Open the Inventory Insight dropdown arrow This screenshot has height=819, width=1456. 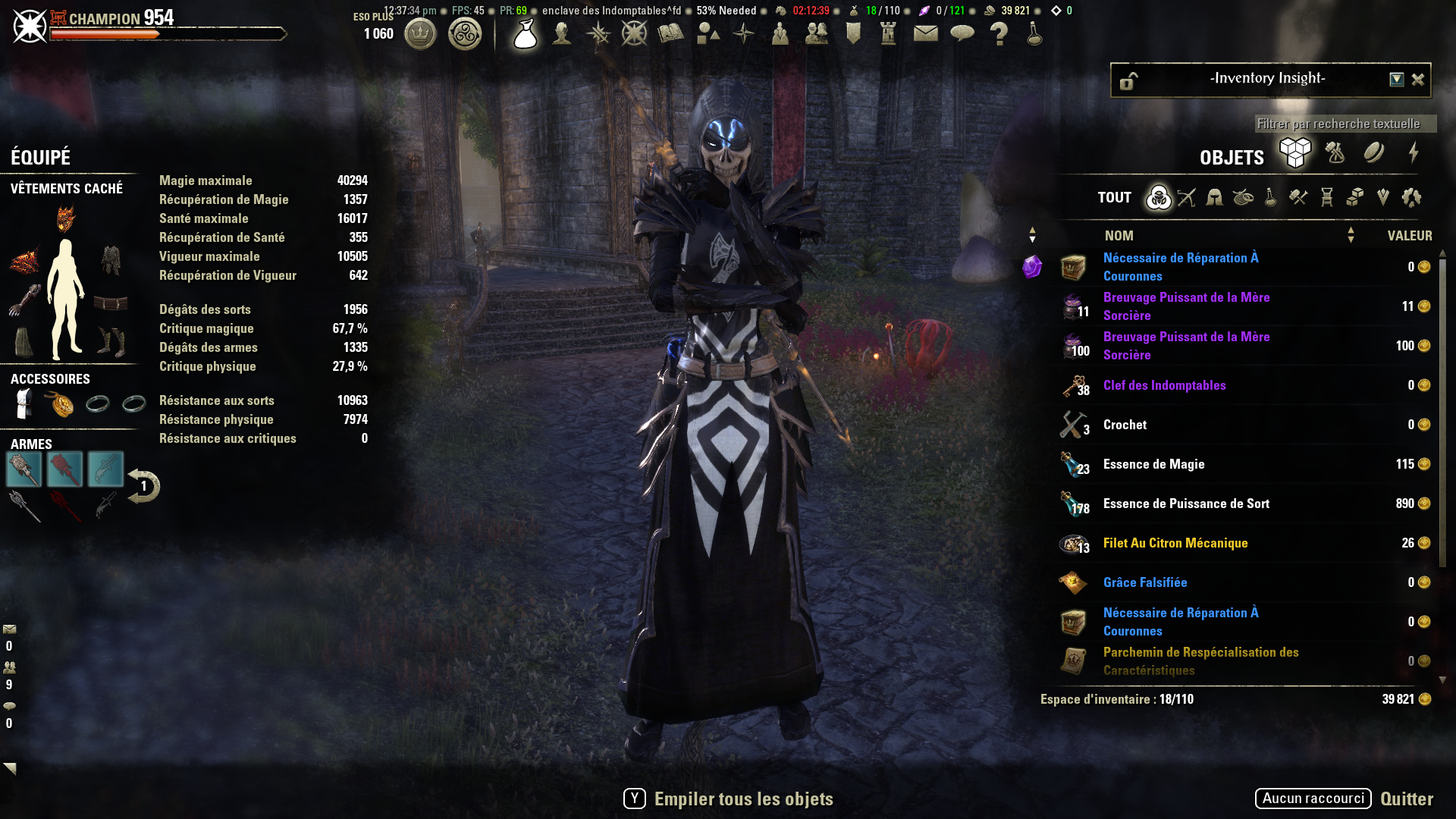1396,80
